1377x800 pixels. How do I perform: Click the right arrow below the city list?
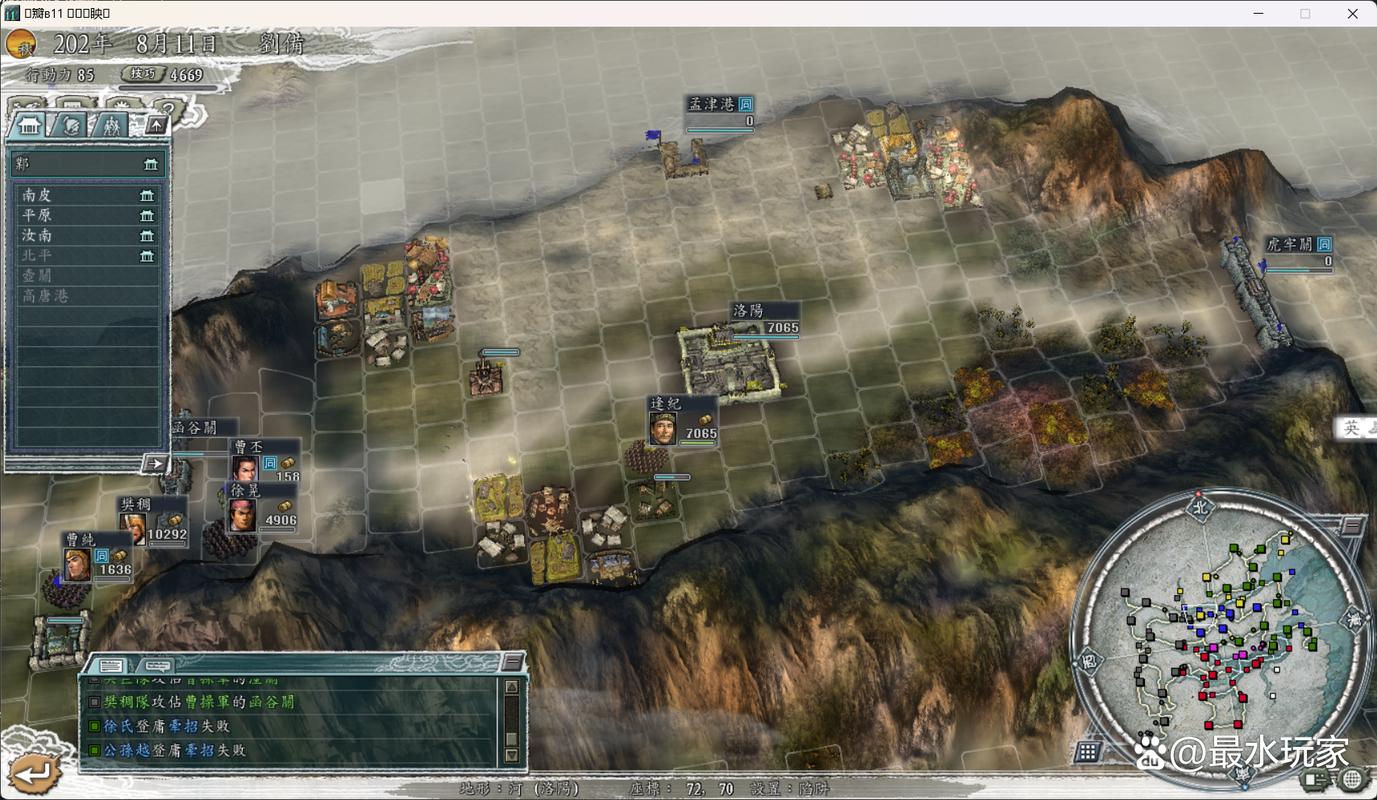154,463
